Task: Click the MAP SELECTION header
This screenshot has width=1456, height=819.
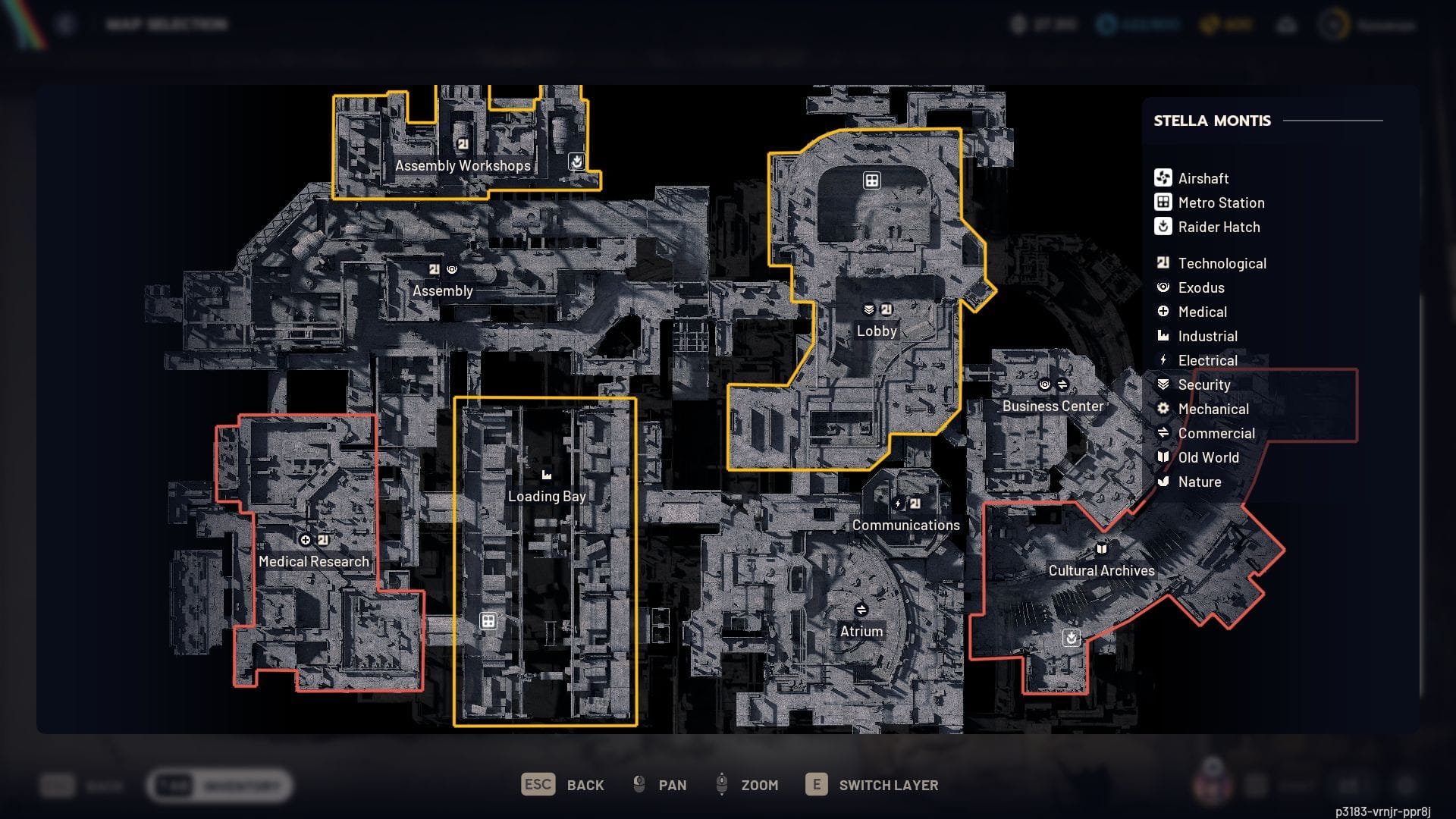Action: click(x=168, y=24)
